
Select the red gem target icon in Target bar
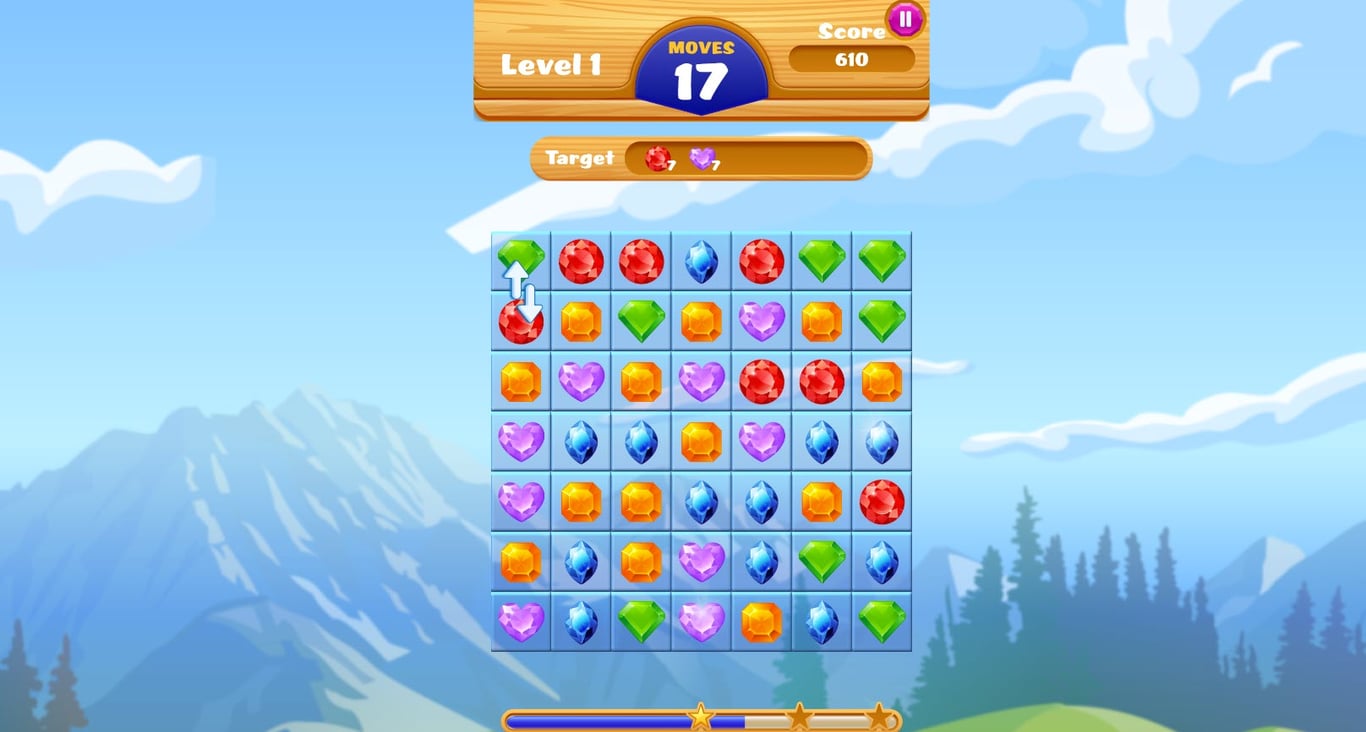658,158
